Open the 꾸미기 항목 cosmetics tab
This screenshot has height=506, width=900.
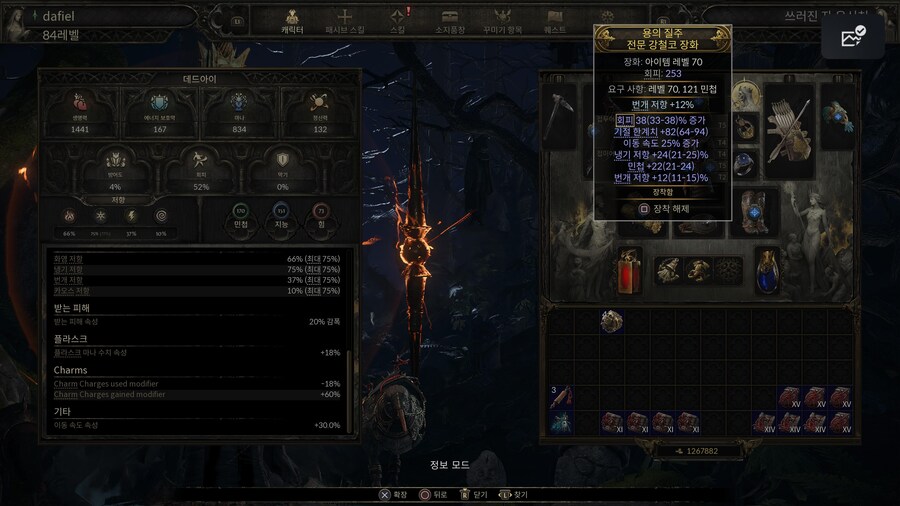pyautogui.click(x=503, y=21)
